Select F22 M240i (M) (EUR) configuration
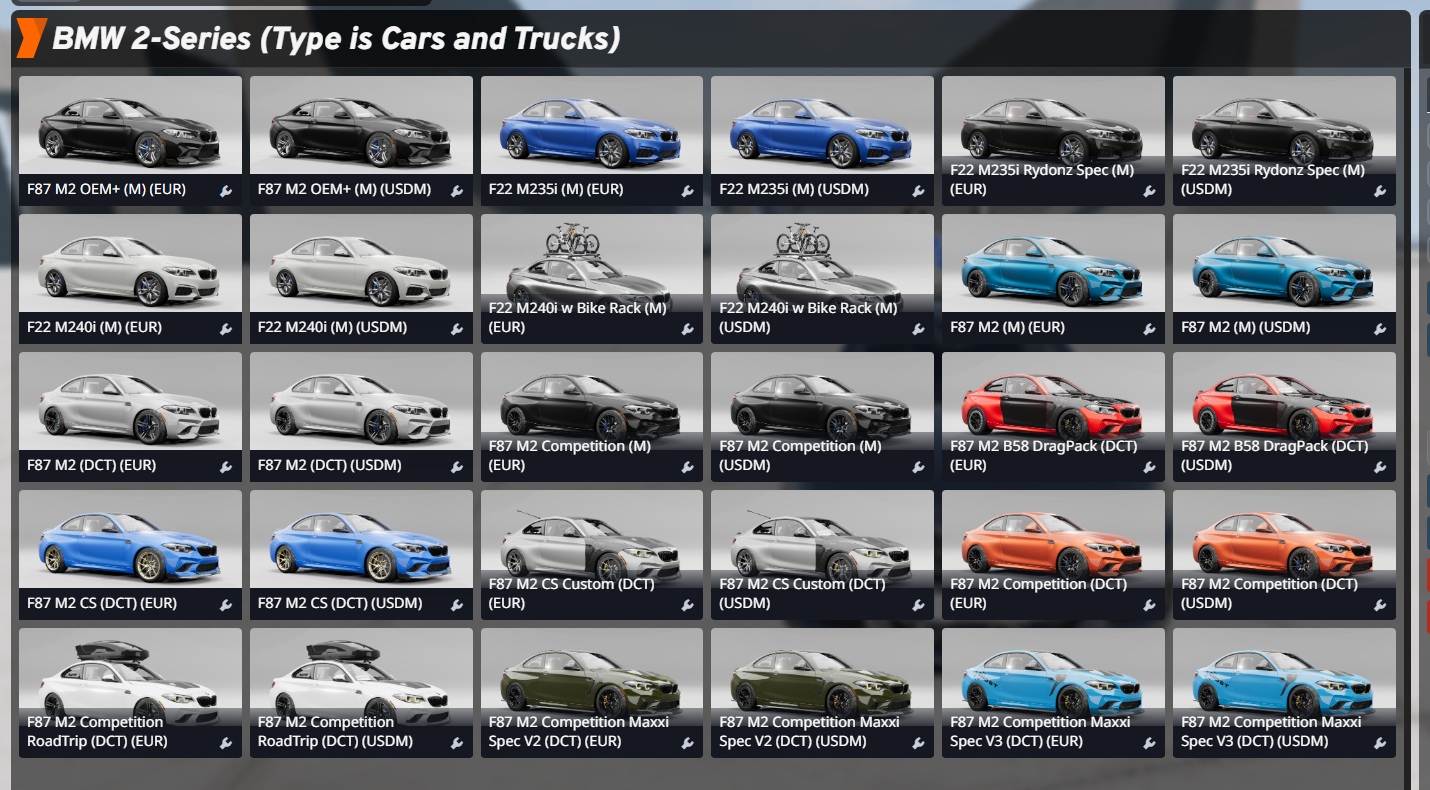Screen dimensions: 1430x790 click(130, 268)
